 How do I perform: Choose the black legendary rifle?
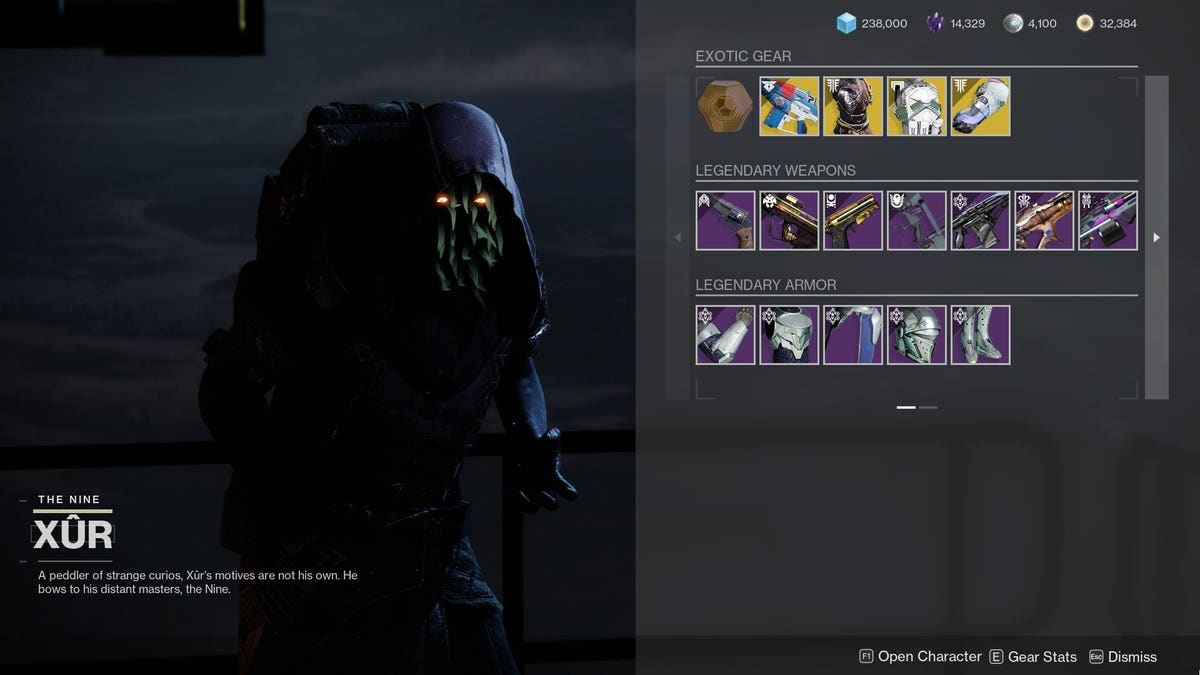point(981,221)
